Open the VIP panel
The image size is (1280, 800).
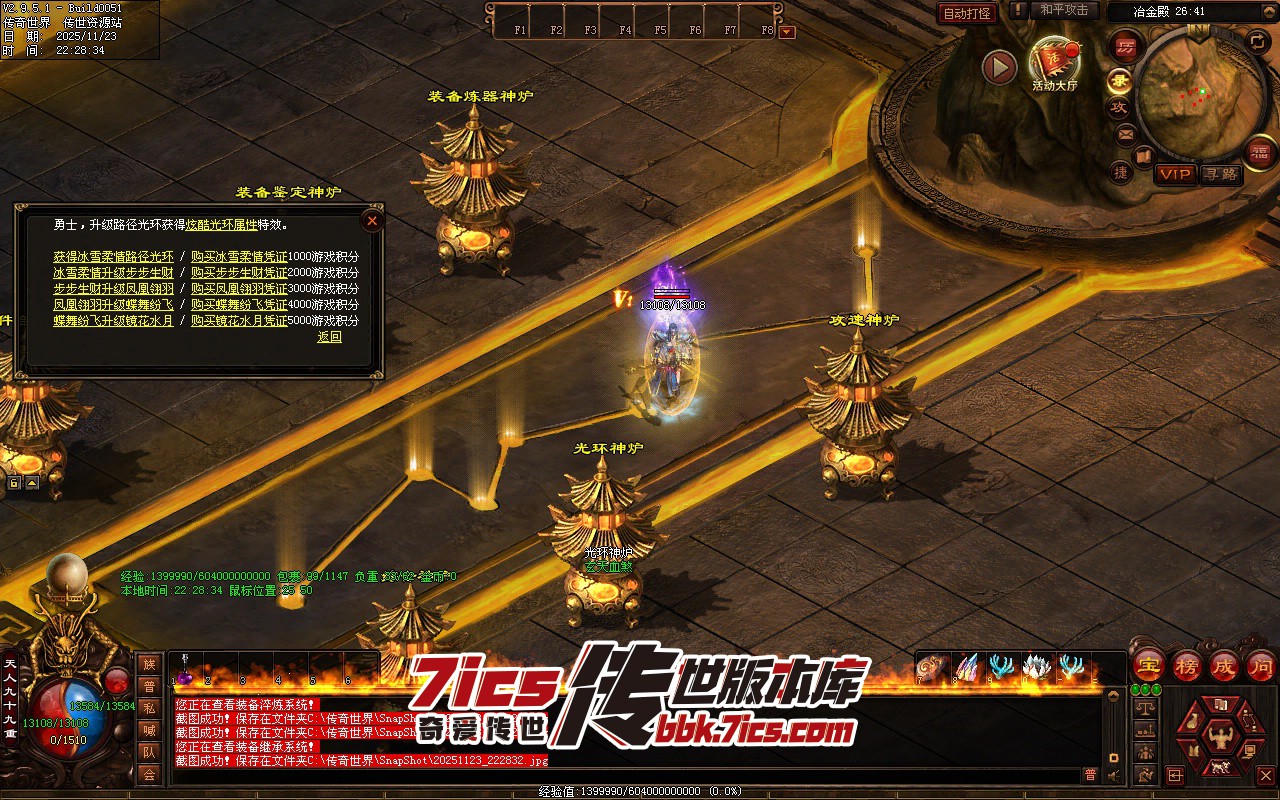tap(1175, 174)
